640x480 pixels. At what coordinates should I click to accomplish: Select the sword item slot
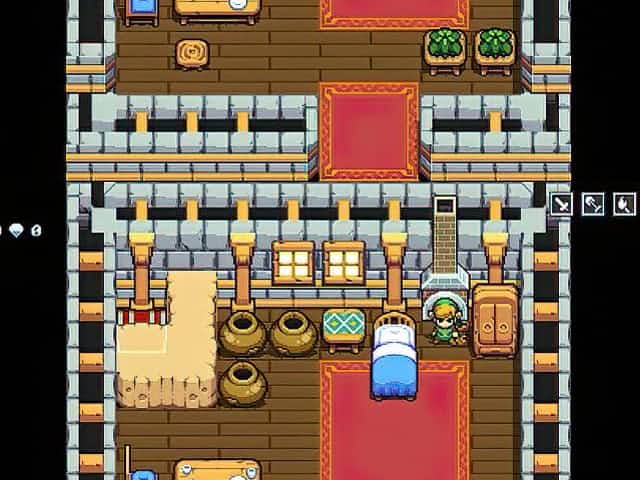click(x=562, y=204)
